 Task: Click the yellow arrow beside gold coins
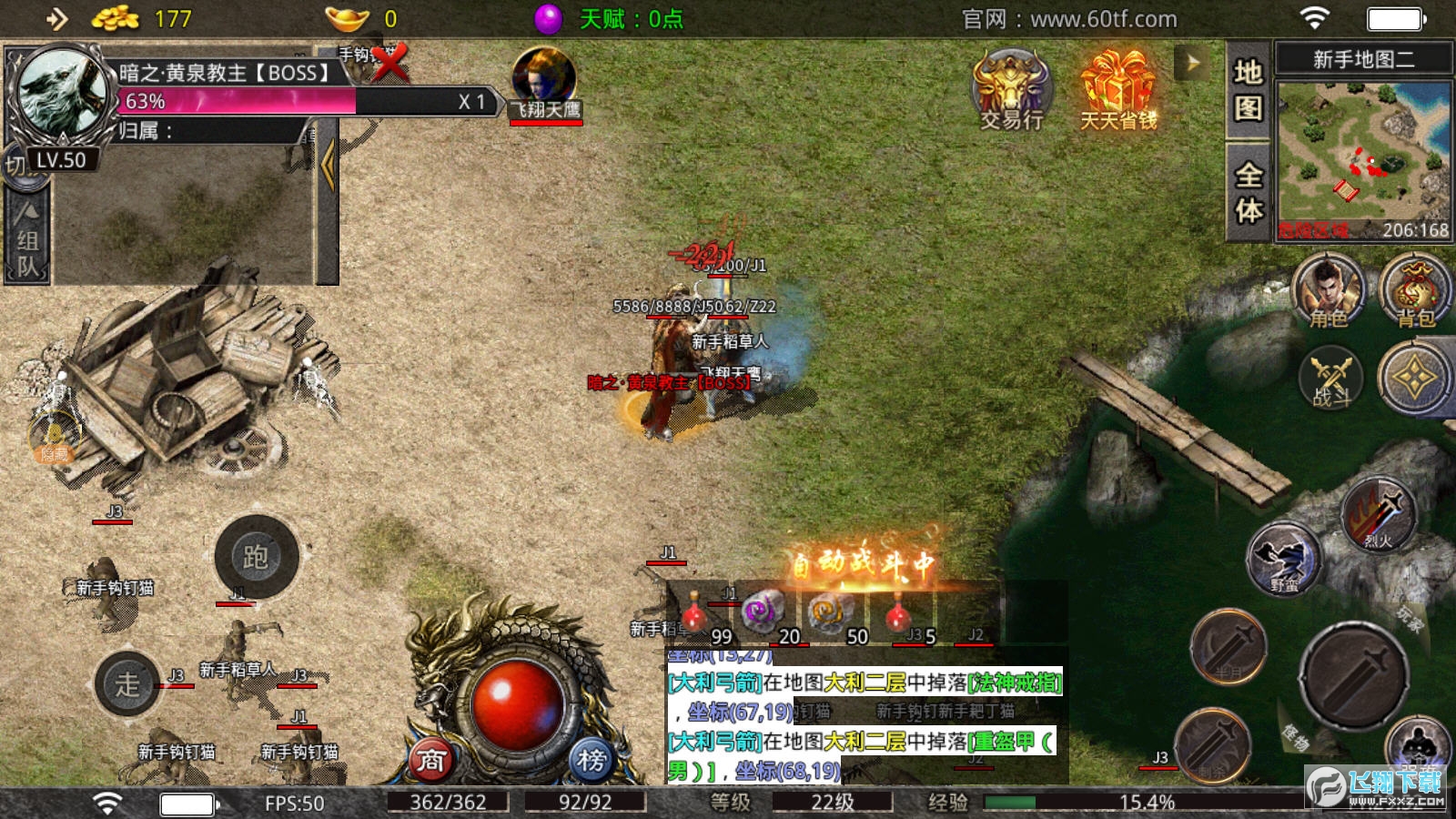[x=56, y=19]
